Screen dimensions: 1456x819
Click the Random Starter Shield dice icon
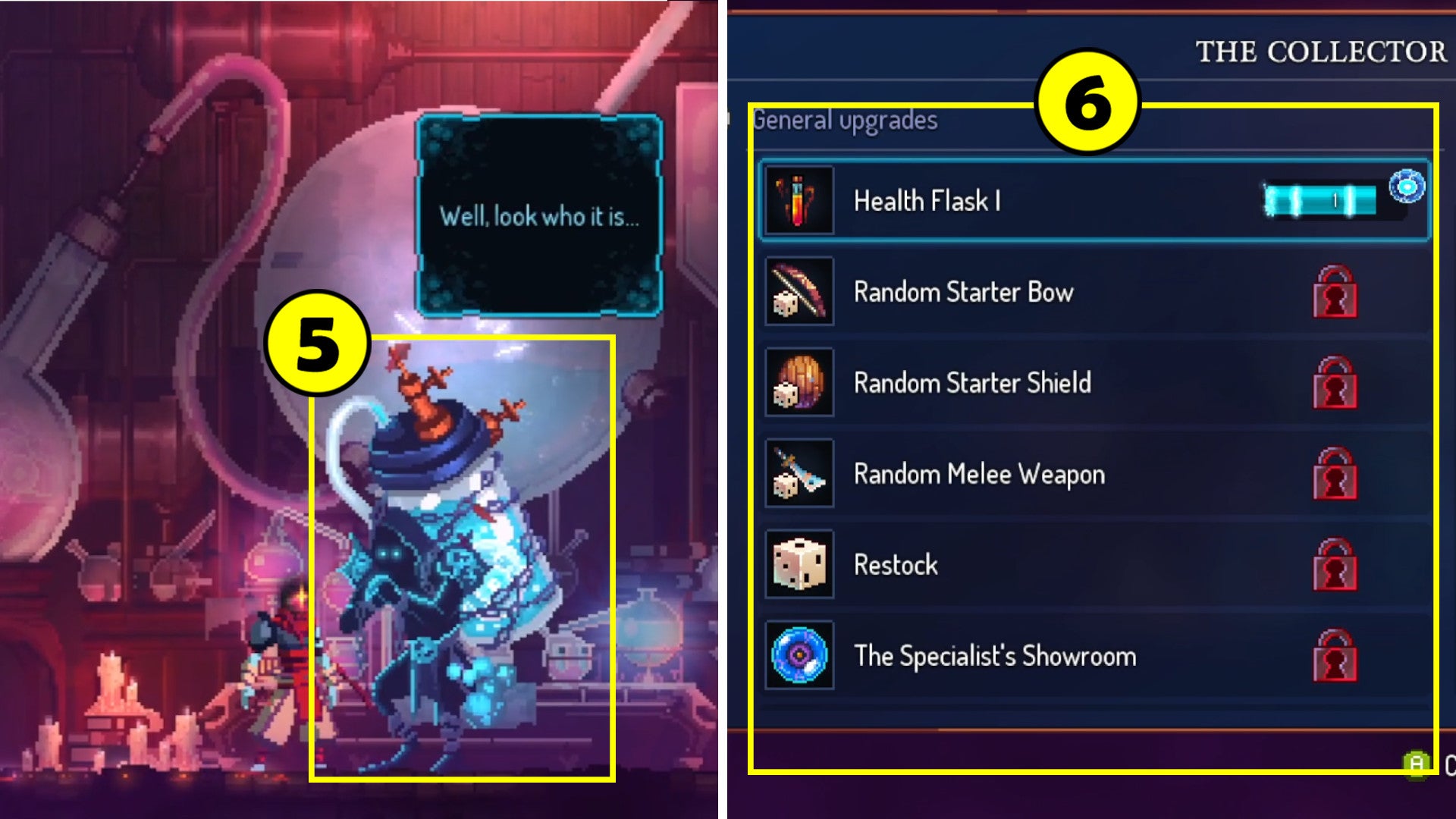(x=798, y=383)
